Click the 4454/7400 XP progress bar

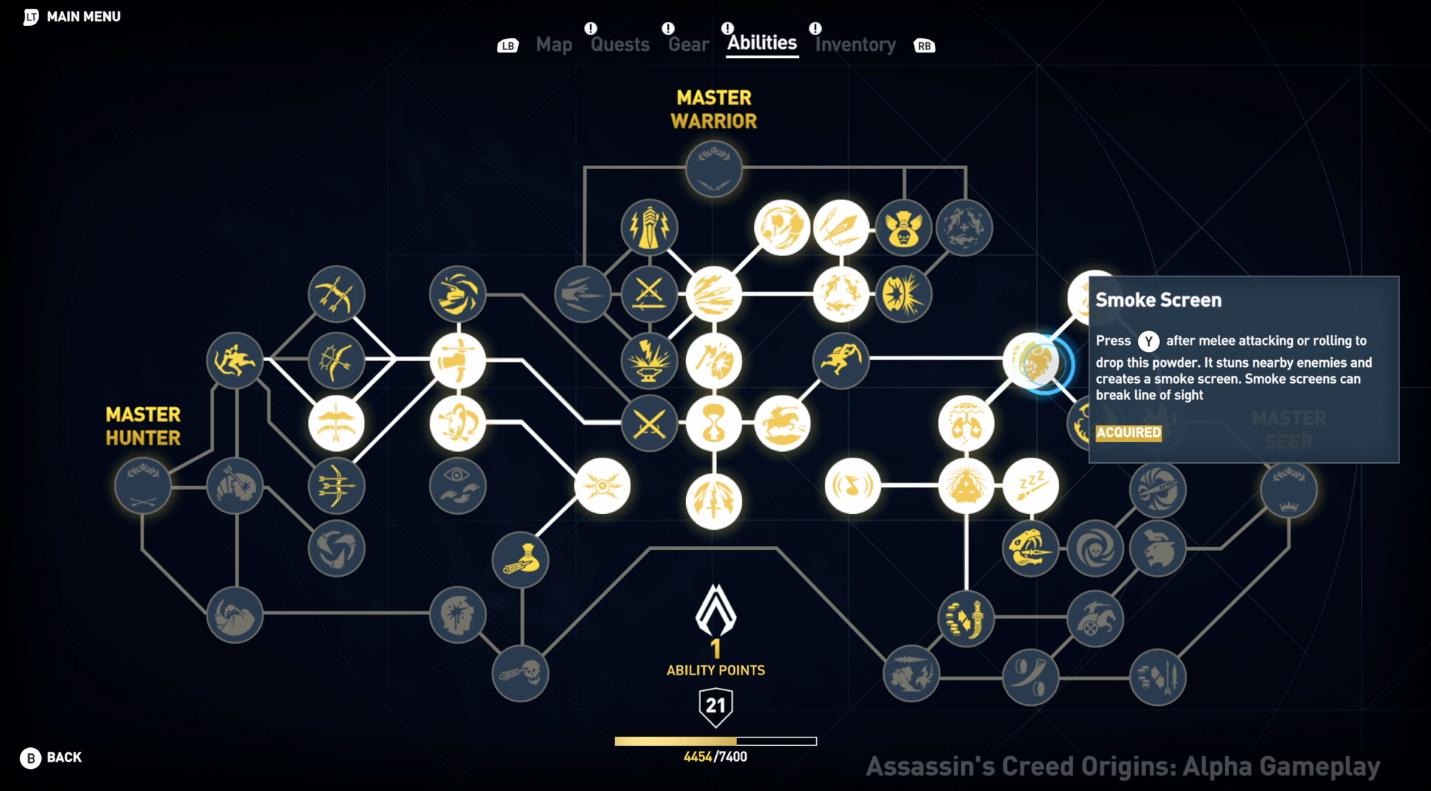pyautogui.click(x=715, y=741)
